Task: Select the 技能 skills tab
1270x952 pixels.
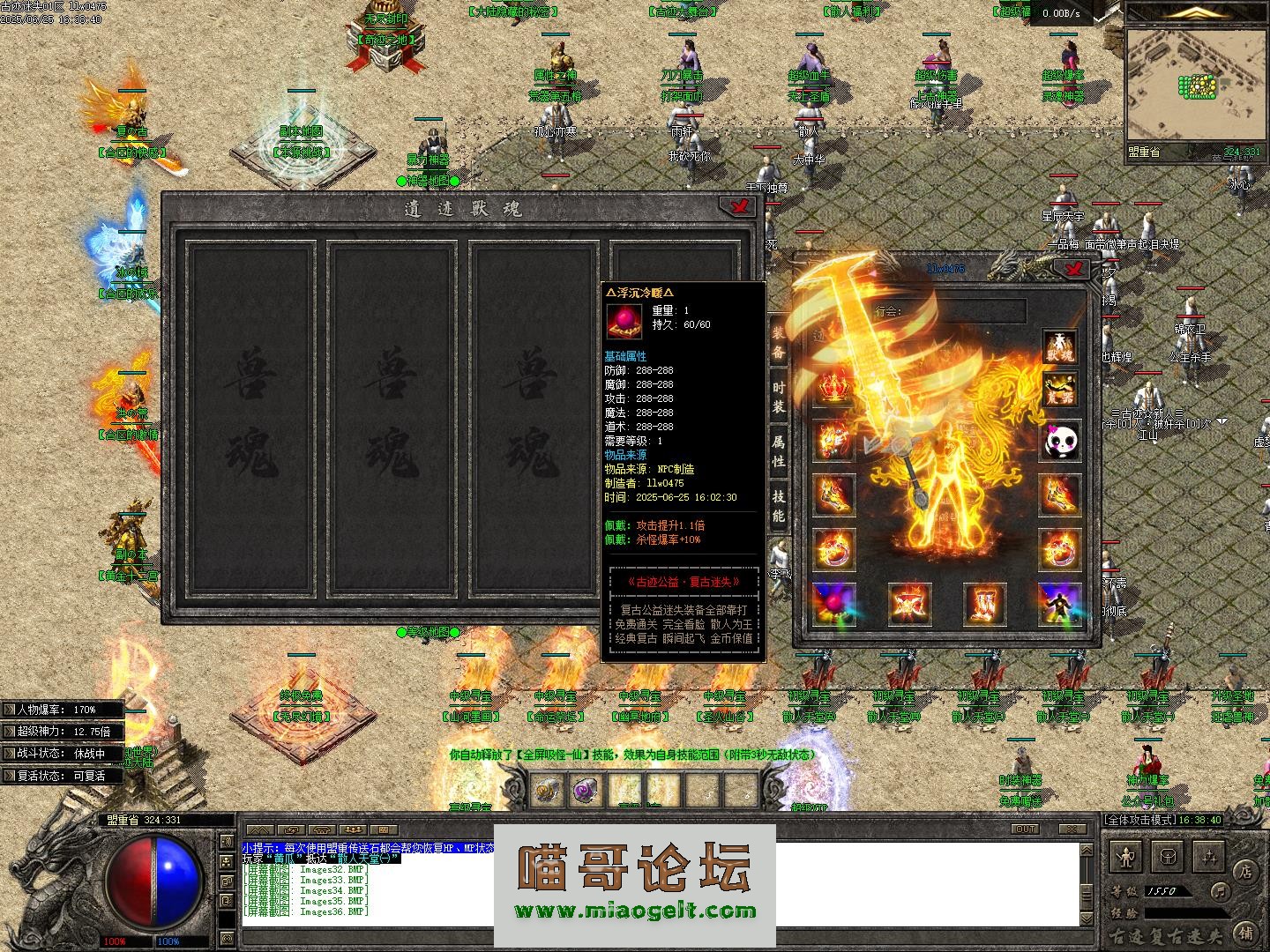Action: pos(779,505)
